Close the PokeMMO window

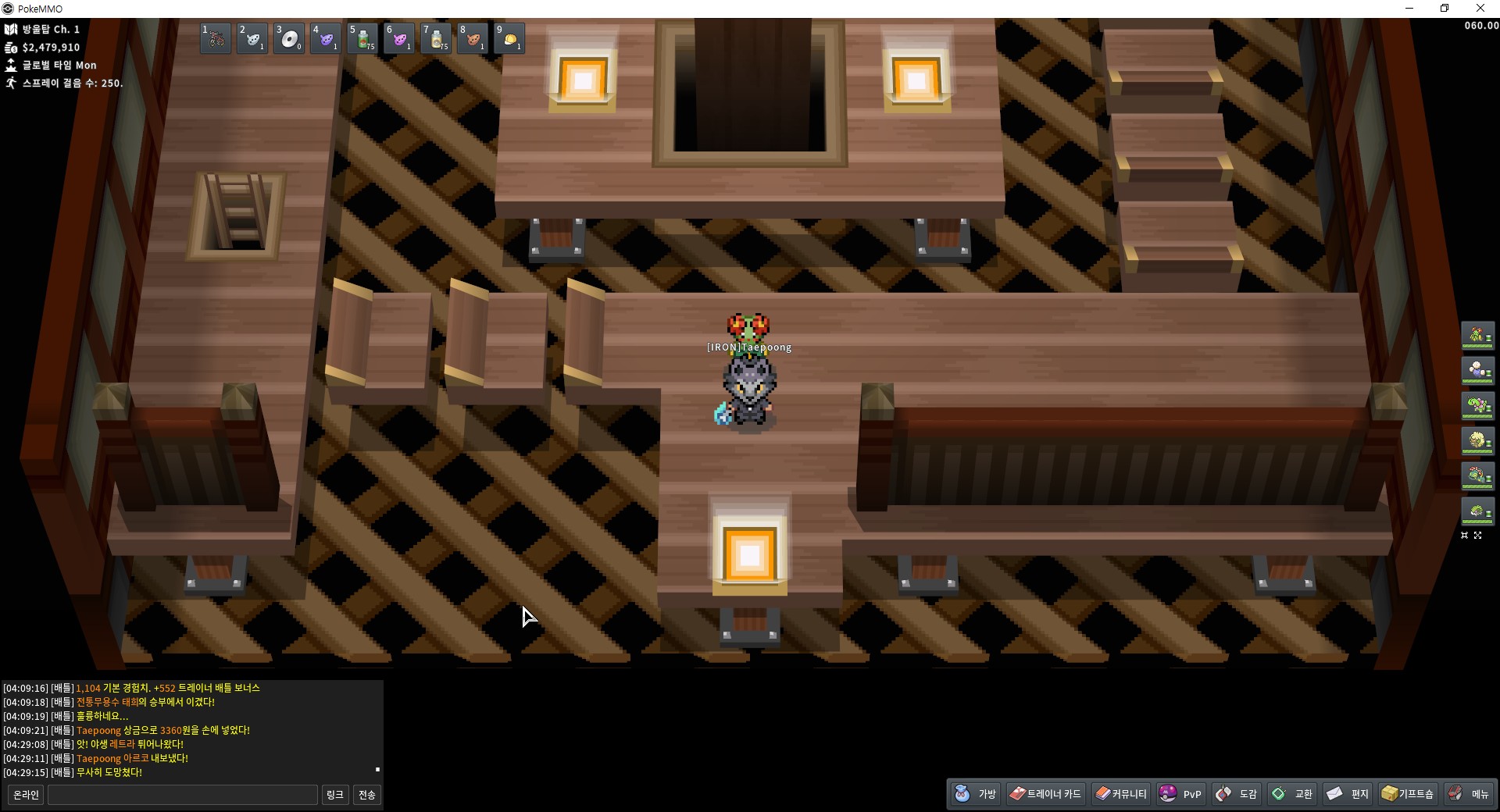(1480, 9)
